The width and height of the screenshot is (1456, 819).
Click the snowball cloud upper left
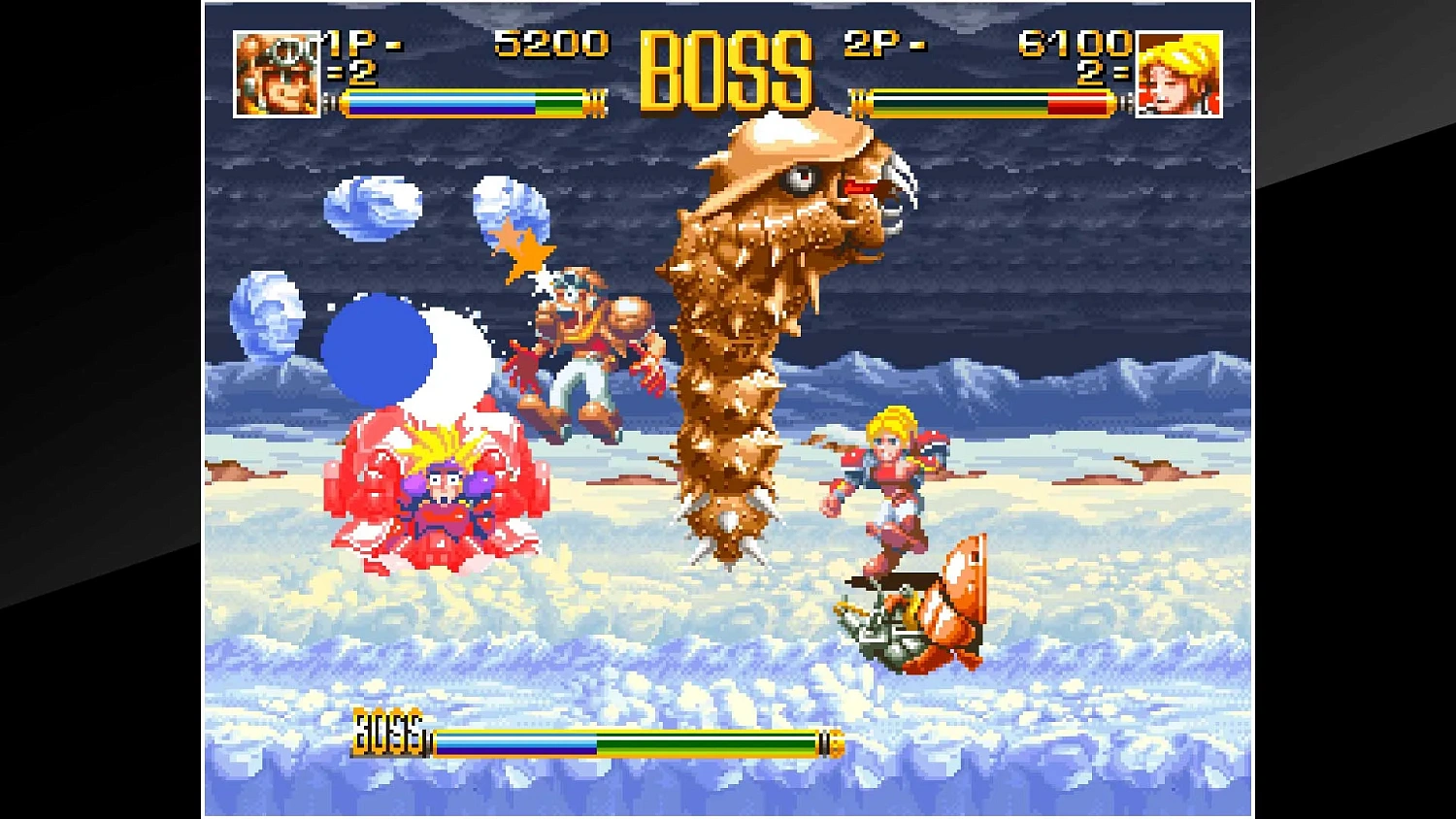pos(369,209)
